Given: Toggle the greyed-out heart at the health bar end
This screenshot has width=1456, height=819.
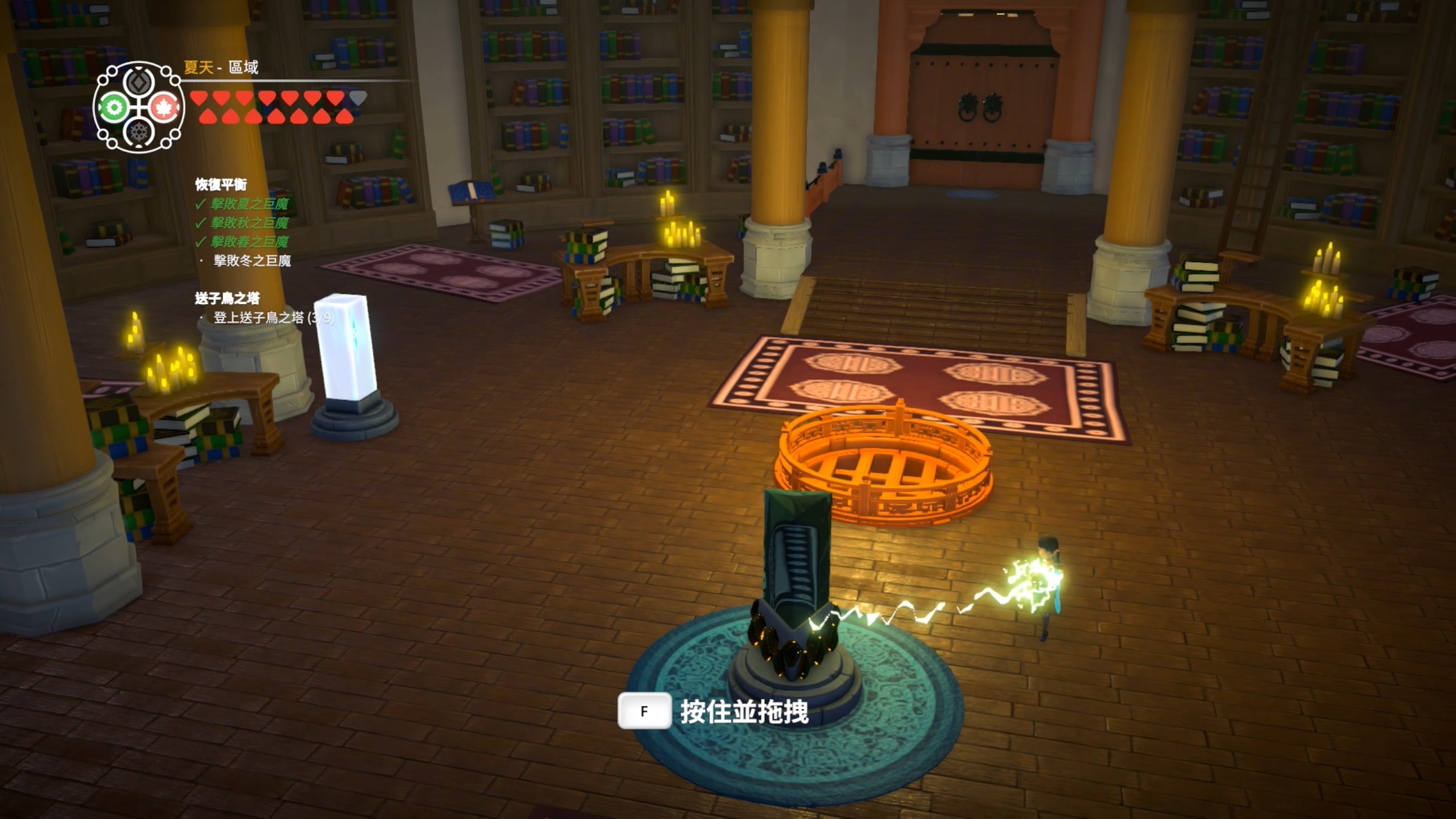Looking at the screenshot, I should point(359,99).
